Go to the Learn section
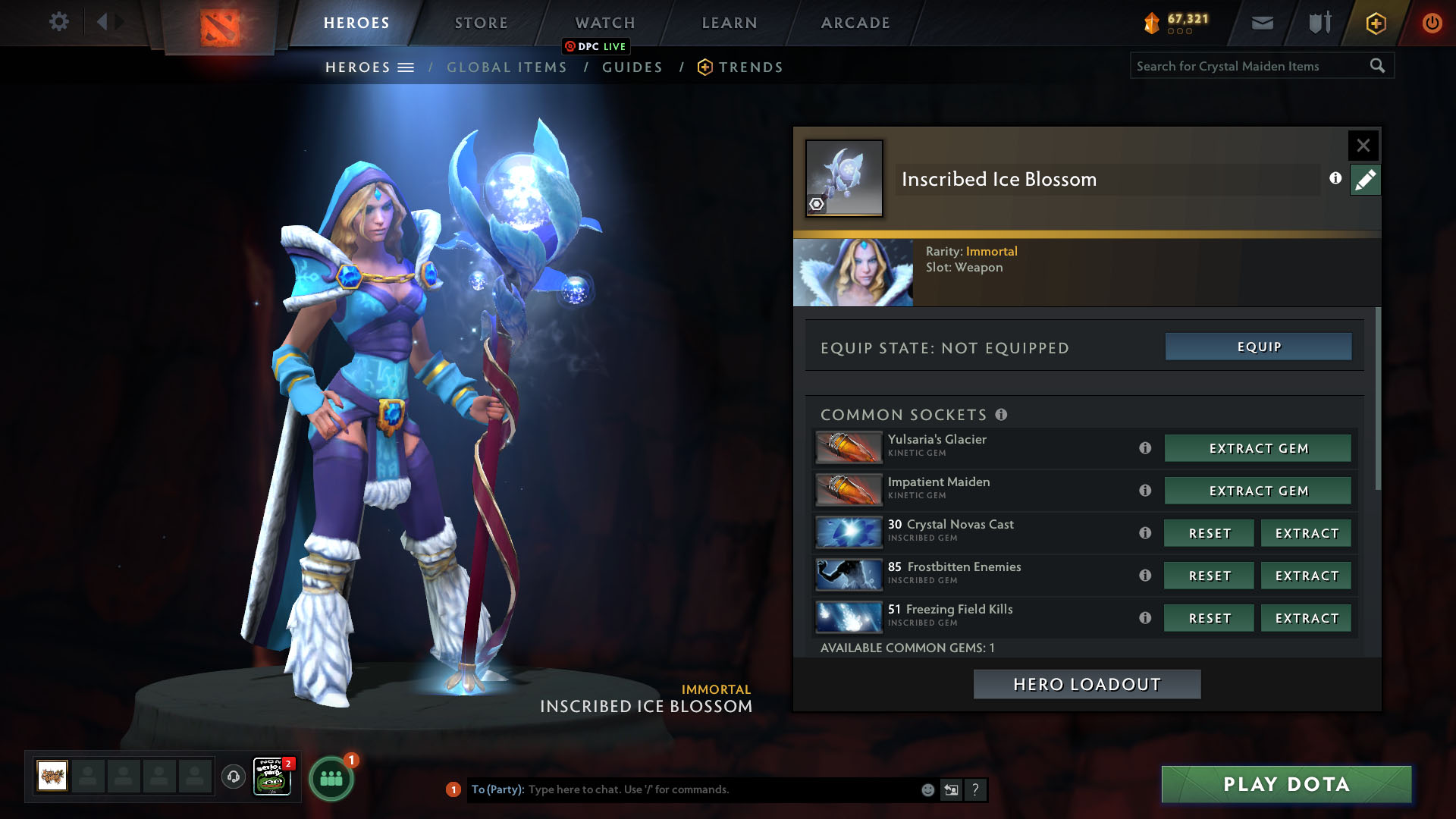Image resolution: width=1456 pixels, height=819 pixels. pyautogui.click(x=730, y=23)
